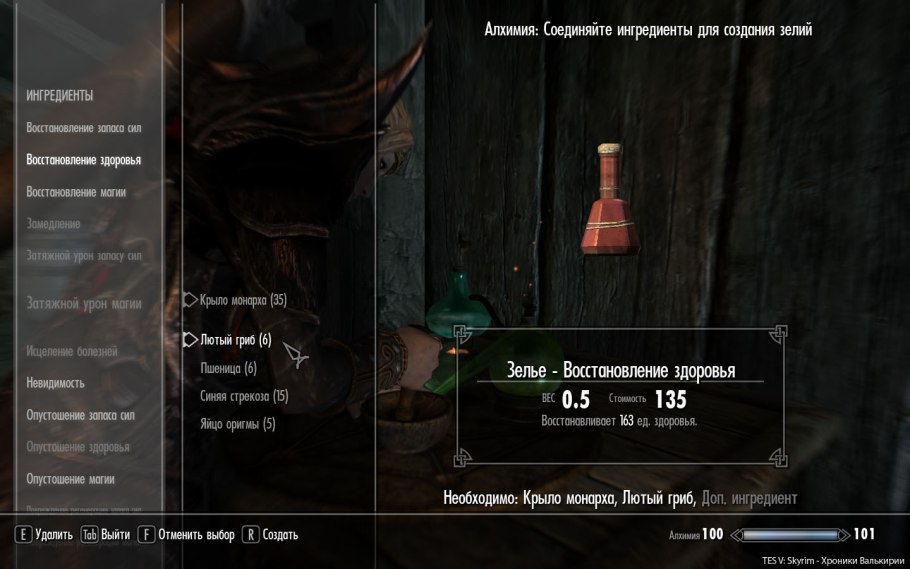Choose the Восстановление здоровья effect
The width and height of the screenshot is (910, 569).
coord(83,160)
